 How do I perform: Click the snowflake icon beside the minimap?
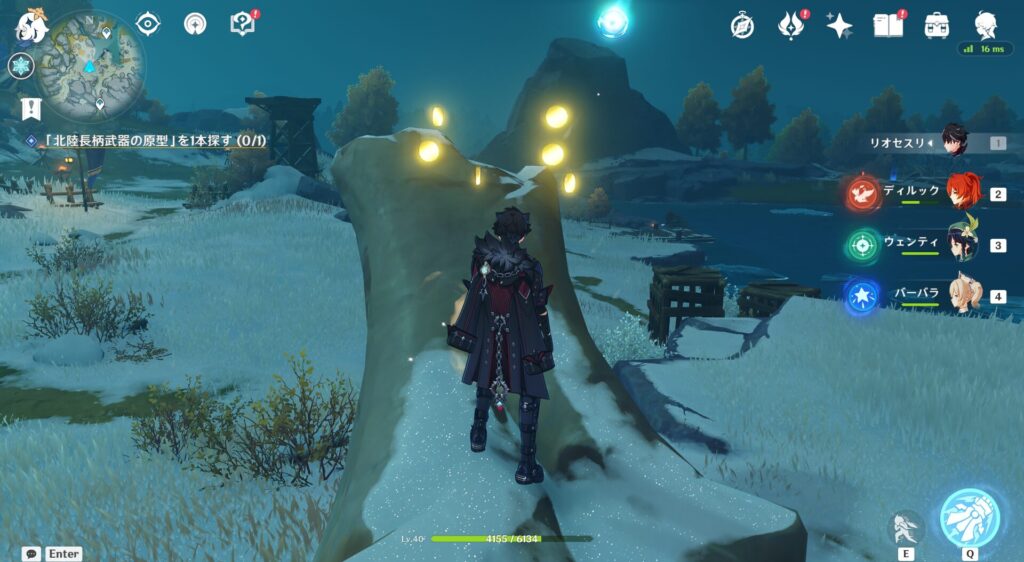[x=21, y=67]
